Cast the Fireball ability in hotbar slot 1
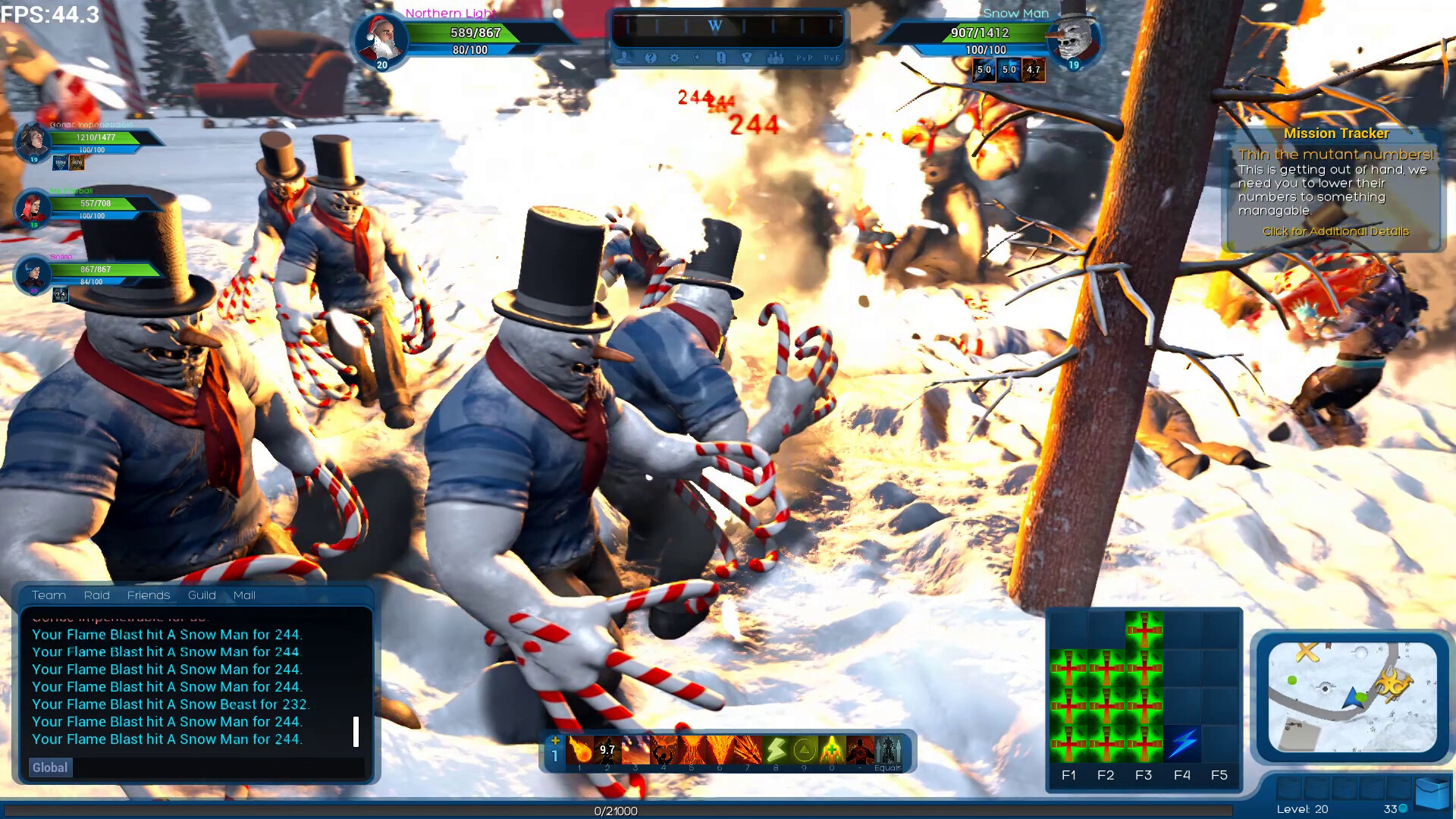The image size is (1456, 819). pyautogui.click(x=580, y=751)
